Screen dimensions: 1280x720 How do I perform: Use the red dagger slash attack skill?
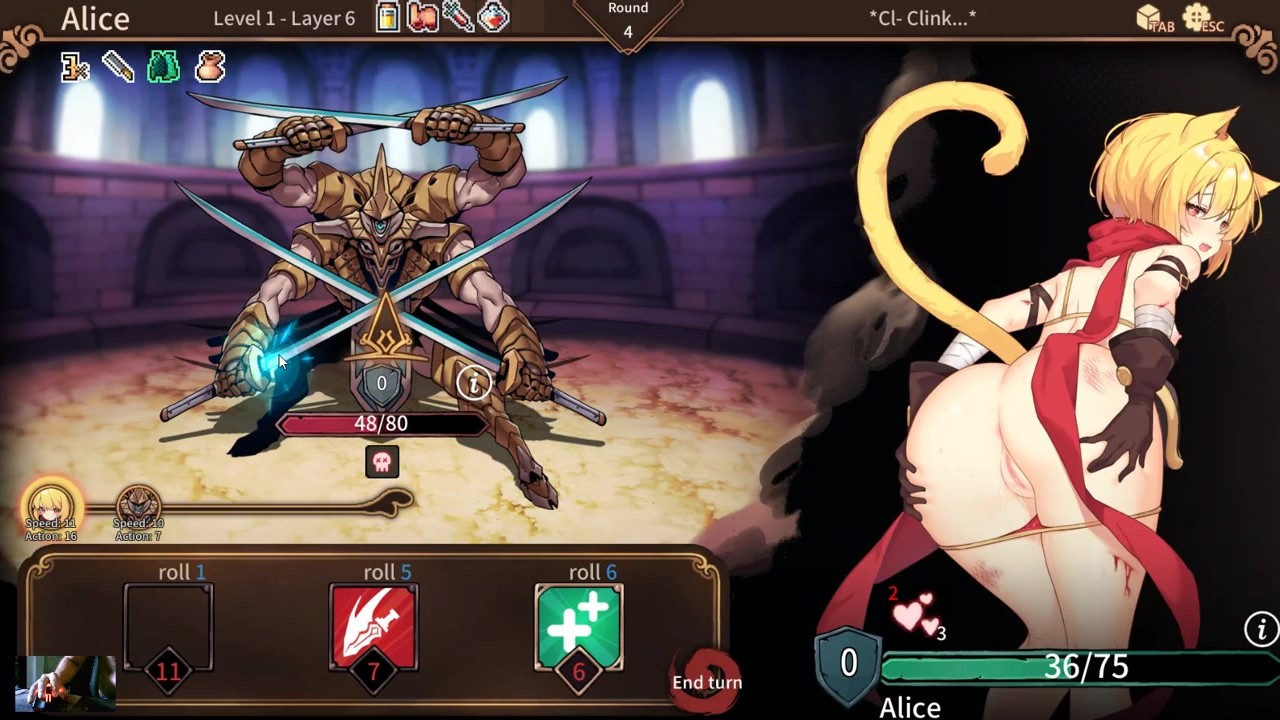(x=373, y=627)
